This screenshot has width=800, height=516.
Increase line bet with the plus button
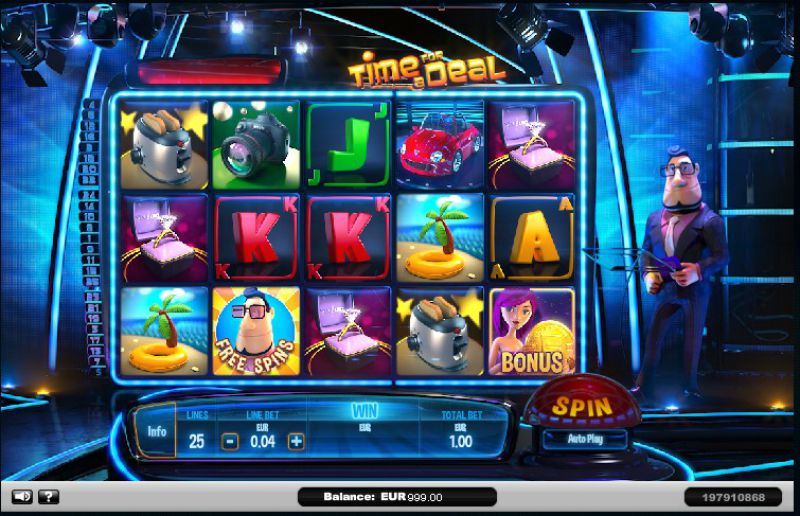tap(296, 440)
